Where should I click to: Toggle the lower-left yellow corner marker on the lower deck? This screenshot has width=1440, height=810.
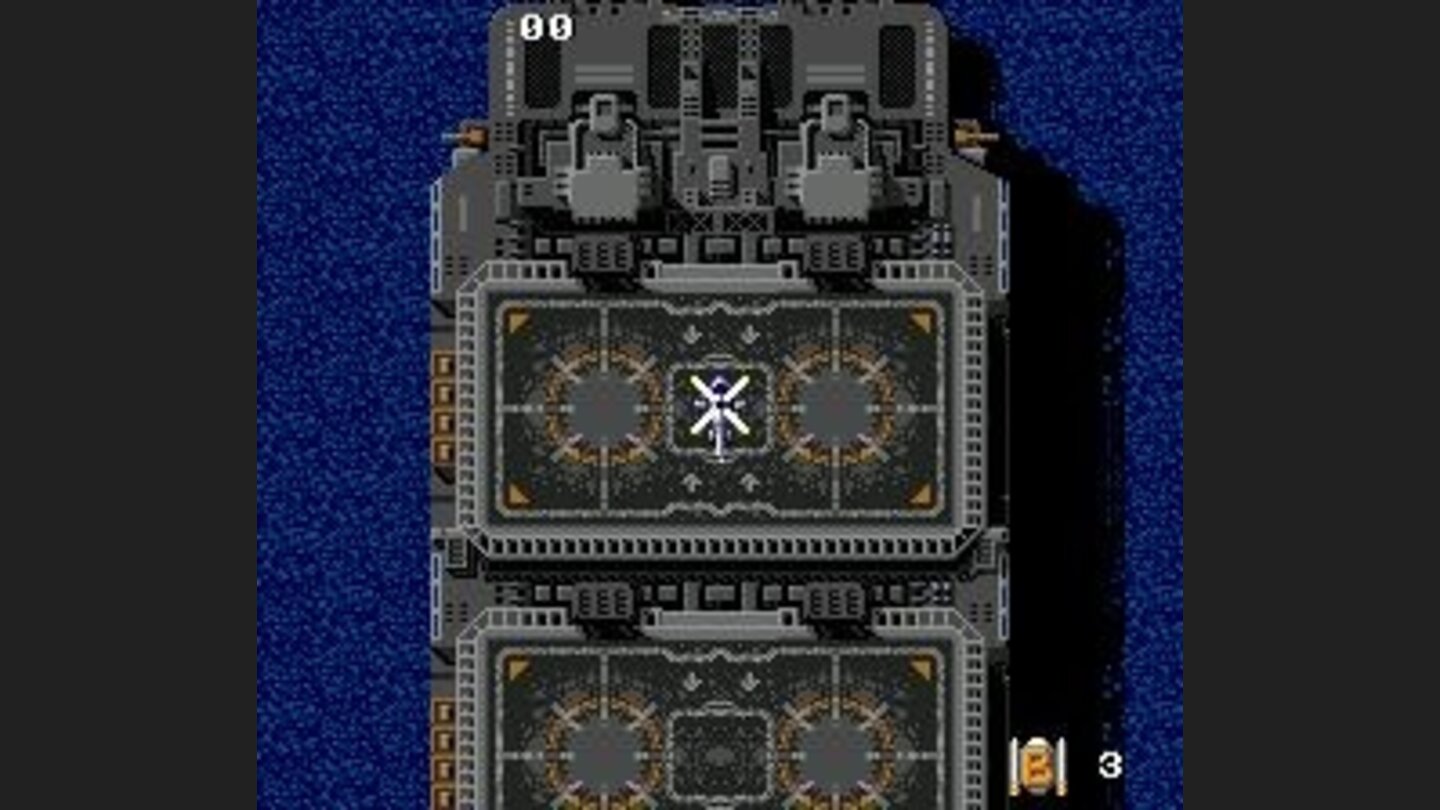pyautogui.click(x=517, y=665)
